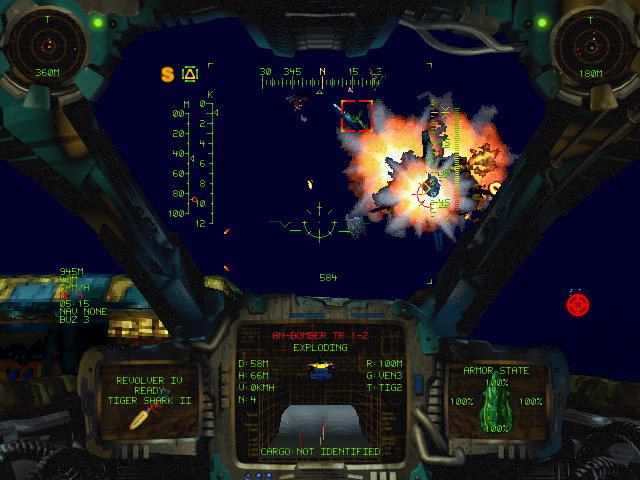Image resolution: width=640 pixels, height=480 pixels.
Task: Select the red target bracket on the bomber
Action: (357, 115)
